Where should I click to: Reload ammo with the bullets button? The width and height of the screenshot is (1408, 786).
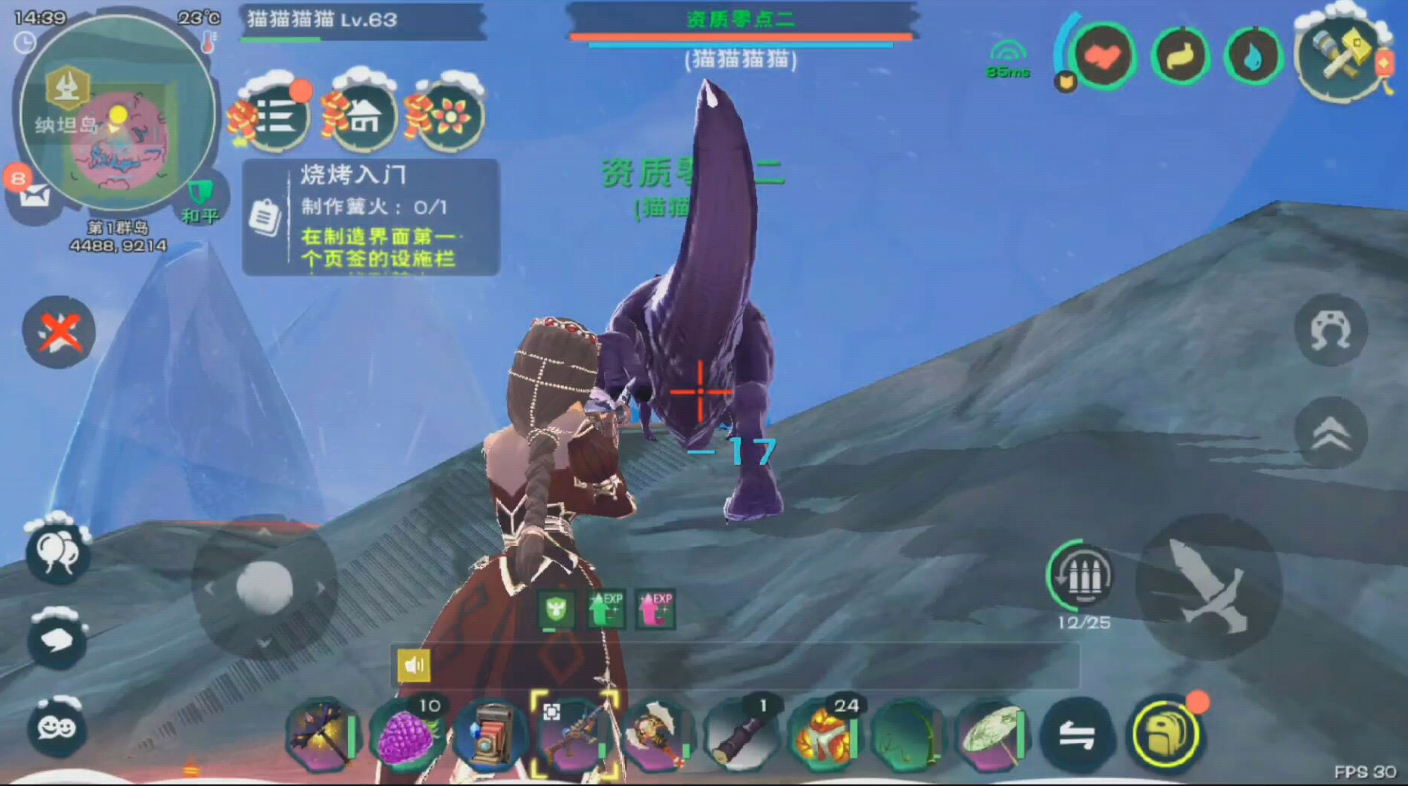pyautogui.click(x=1078, y=577)
